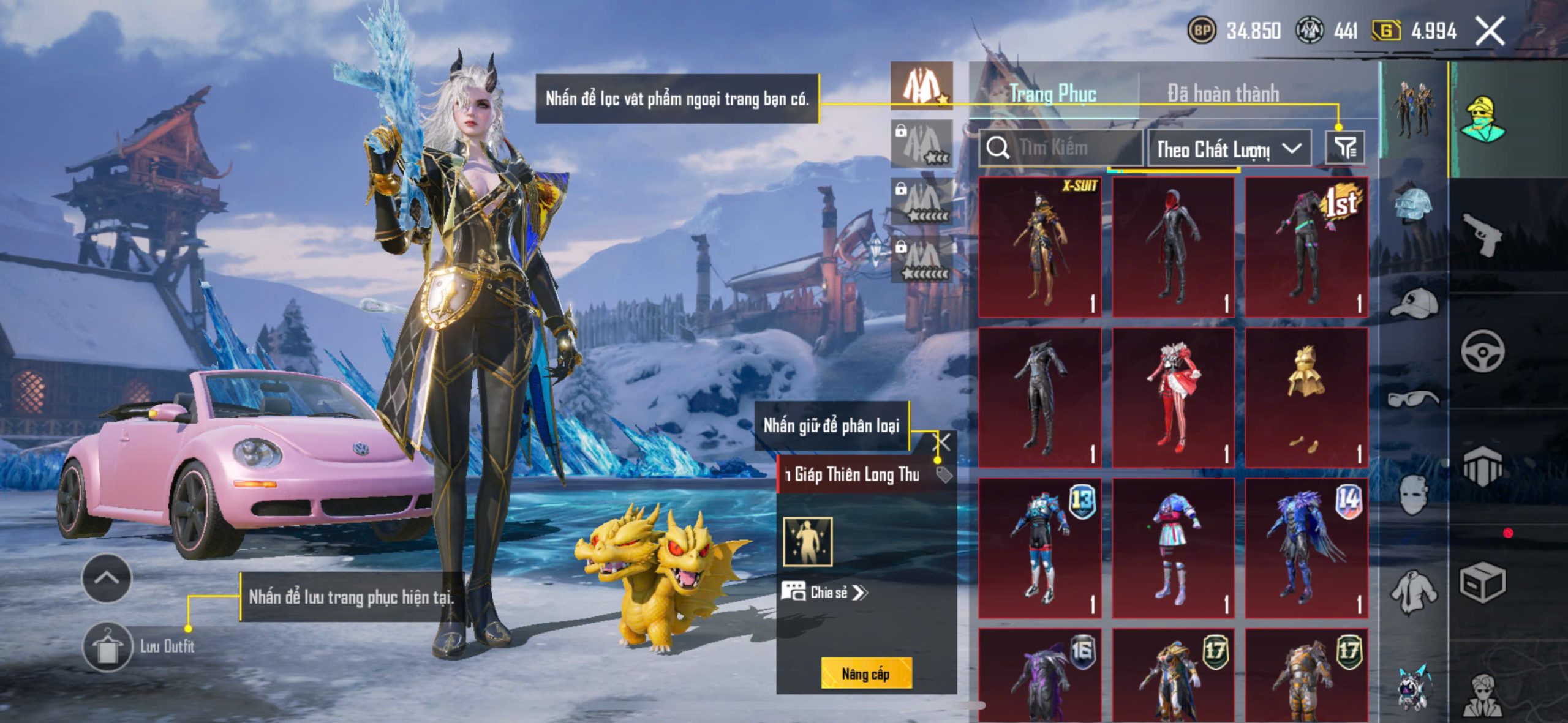Upgrade outfit with the Nâng cấp button

866,673
